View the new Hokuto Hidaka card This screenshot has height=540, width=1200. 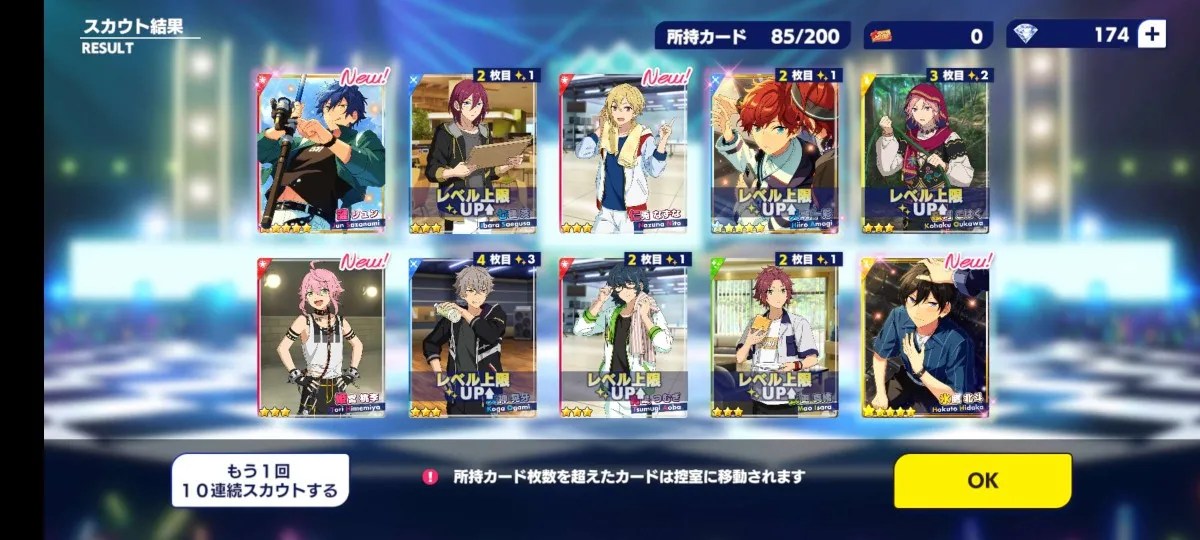[926, 336]
